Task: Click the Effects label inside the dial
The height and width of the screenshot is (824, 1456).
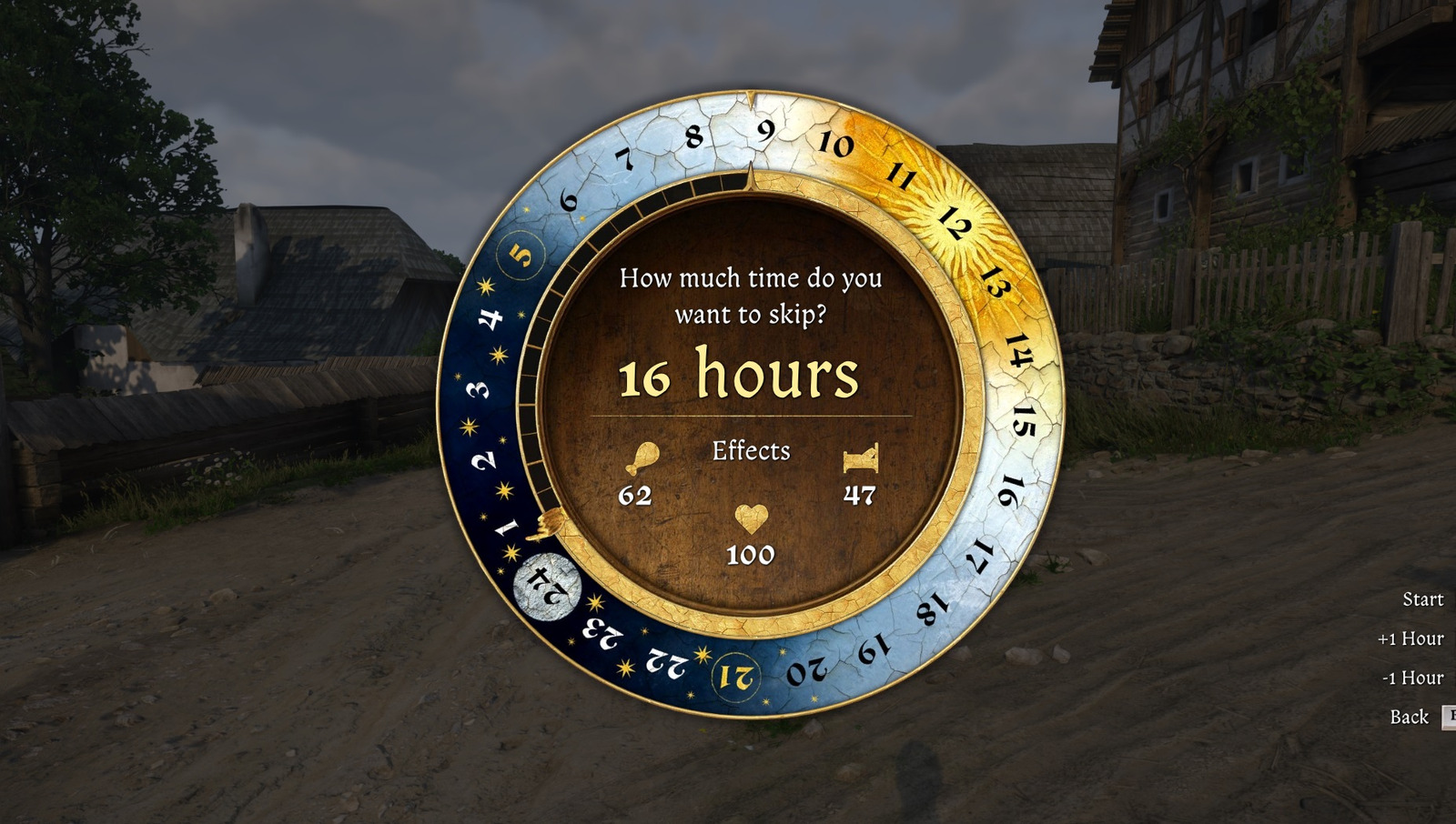Action: pyautogui.click(x=751, y=451)
